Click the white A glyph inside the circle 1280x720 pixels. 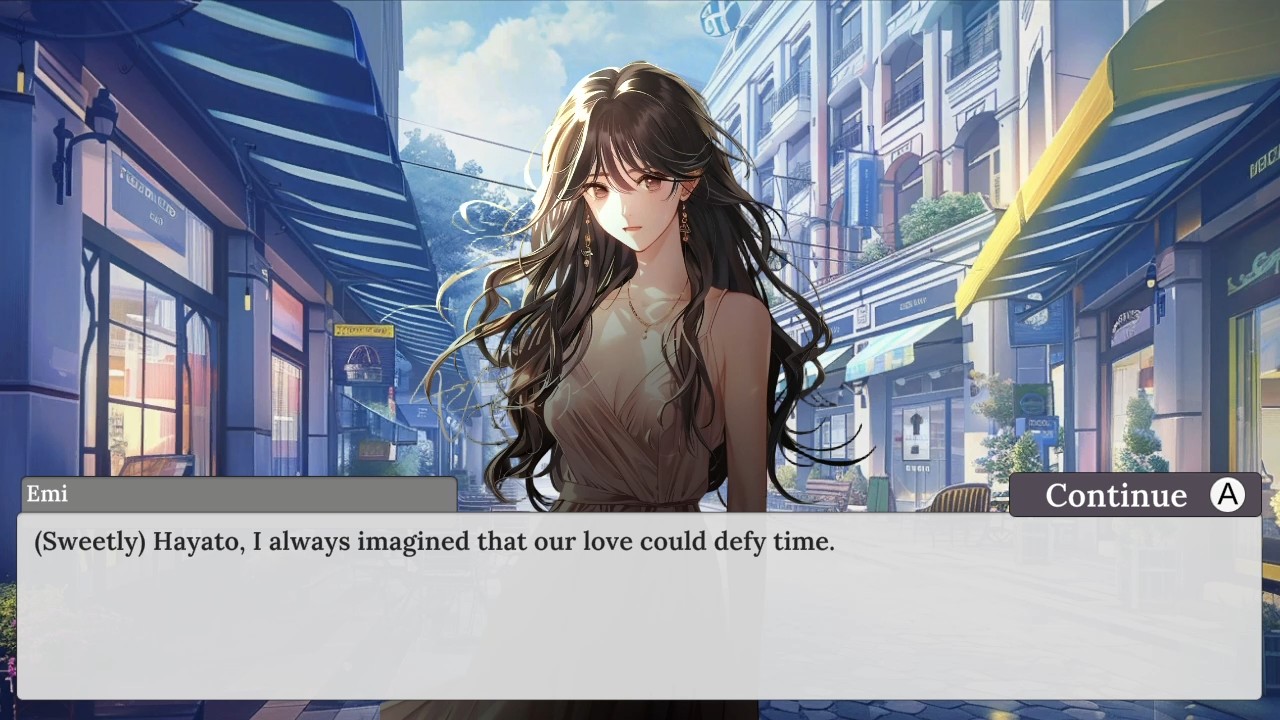point(1227,493)
